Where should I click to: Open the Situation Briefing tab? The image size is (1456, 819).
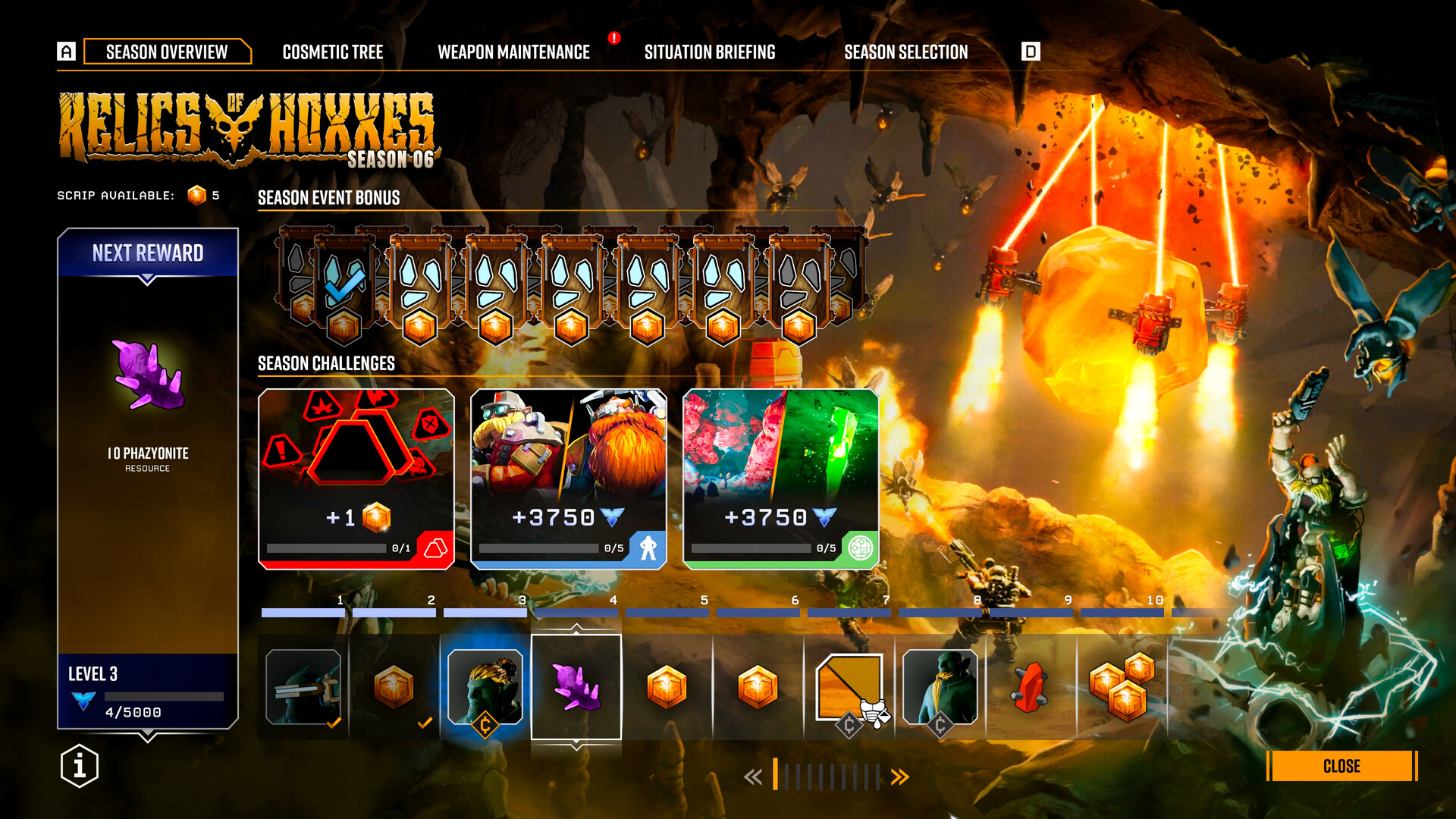pyautogui.click(x=710, y=52)
